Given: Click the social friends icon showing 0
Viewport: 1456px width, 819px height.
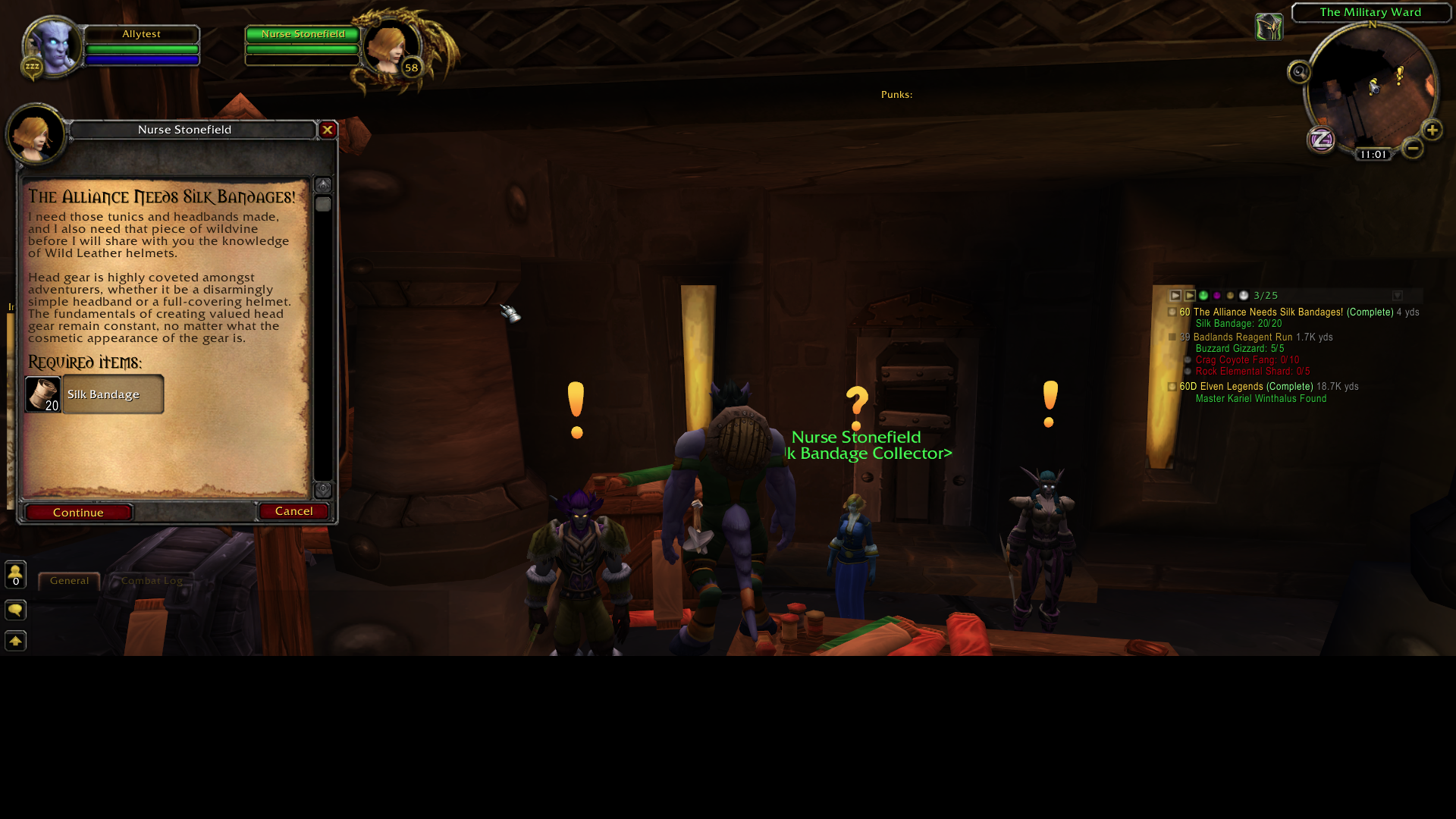Looking at the screenshot, I should coord(15,575).
